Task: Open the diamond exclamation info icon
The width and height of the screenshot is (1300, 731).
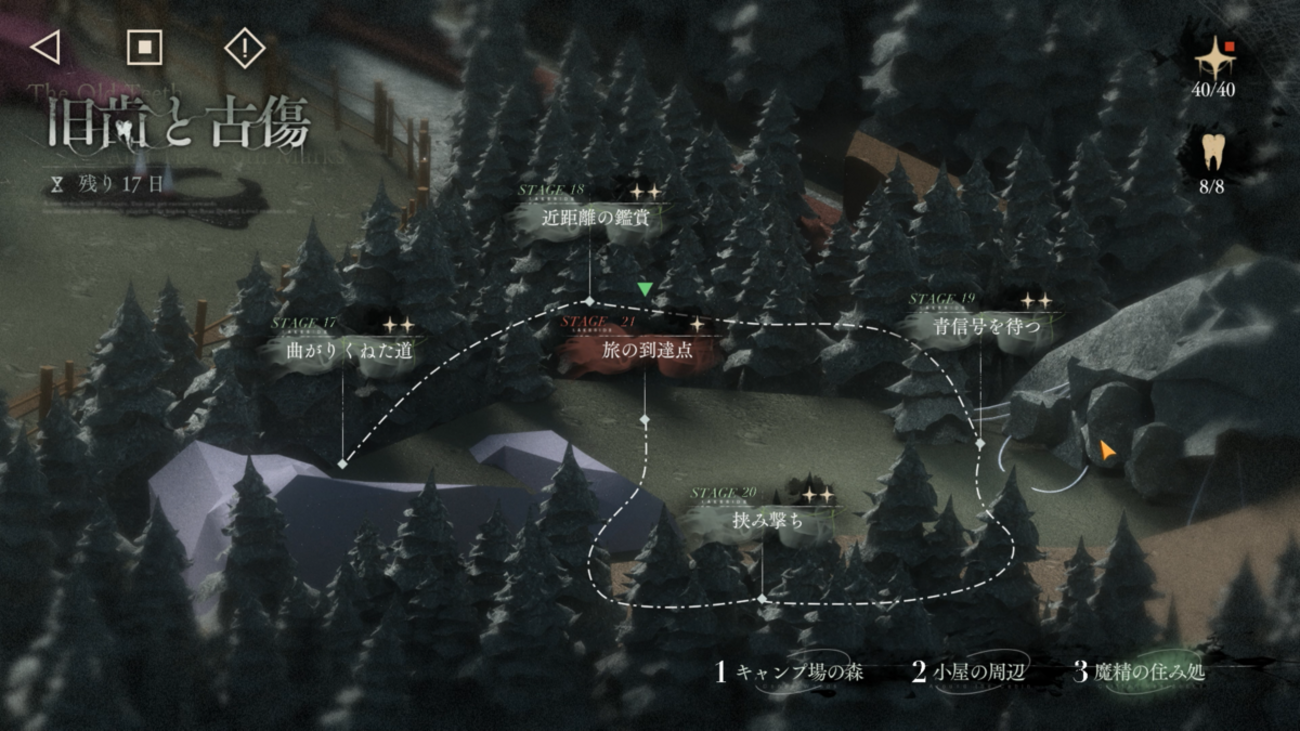Action: (x=244, y=48)
